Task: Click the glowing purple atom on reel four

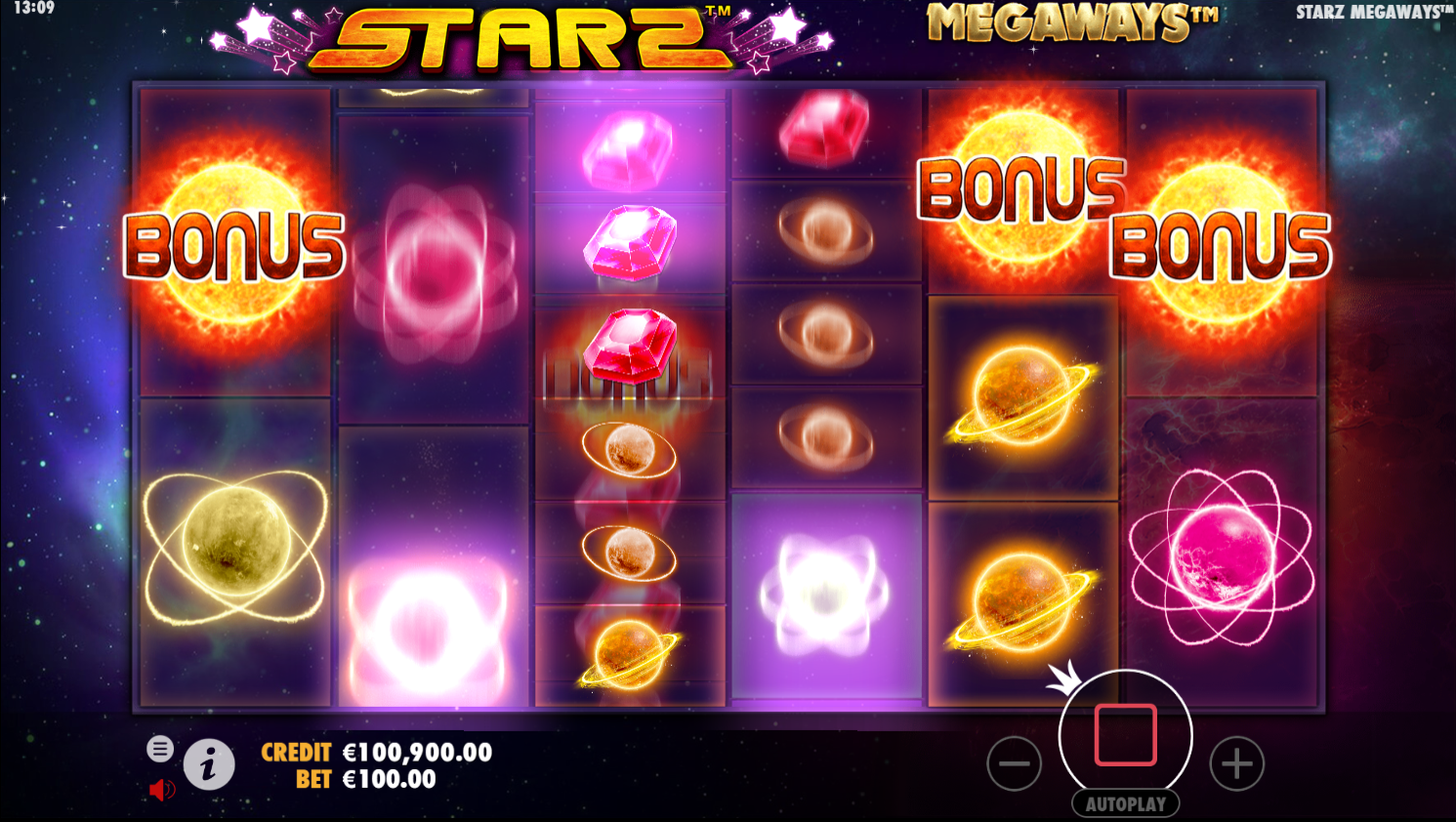Action: coord(825,586)
